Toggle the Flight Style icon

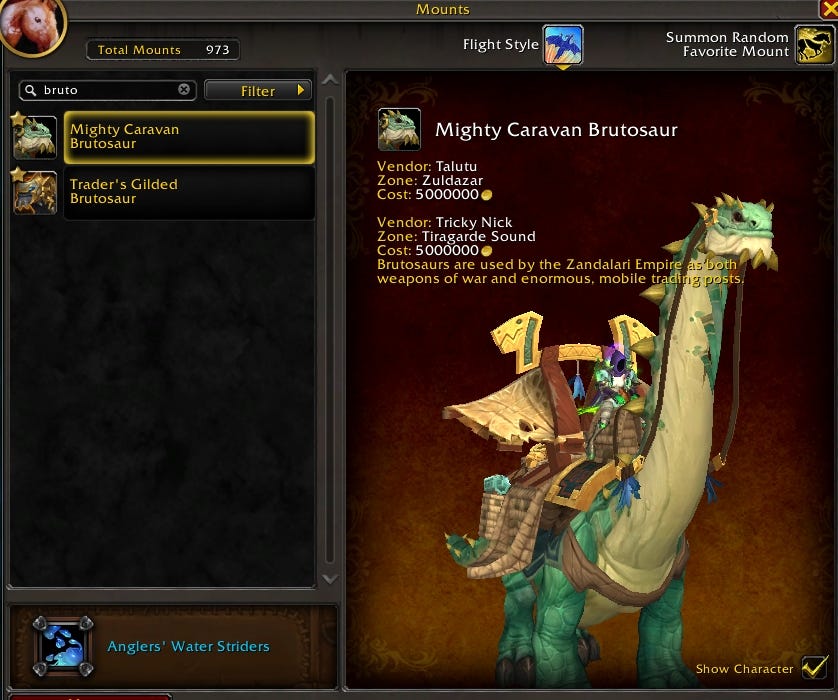(x=563, y=45)
